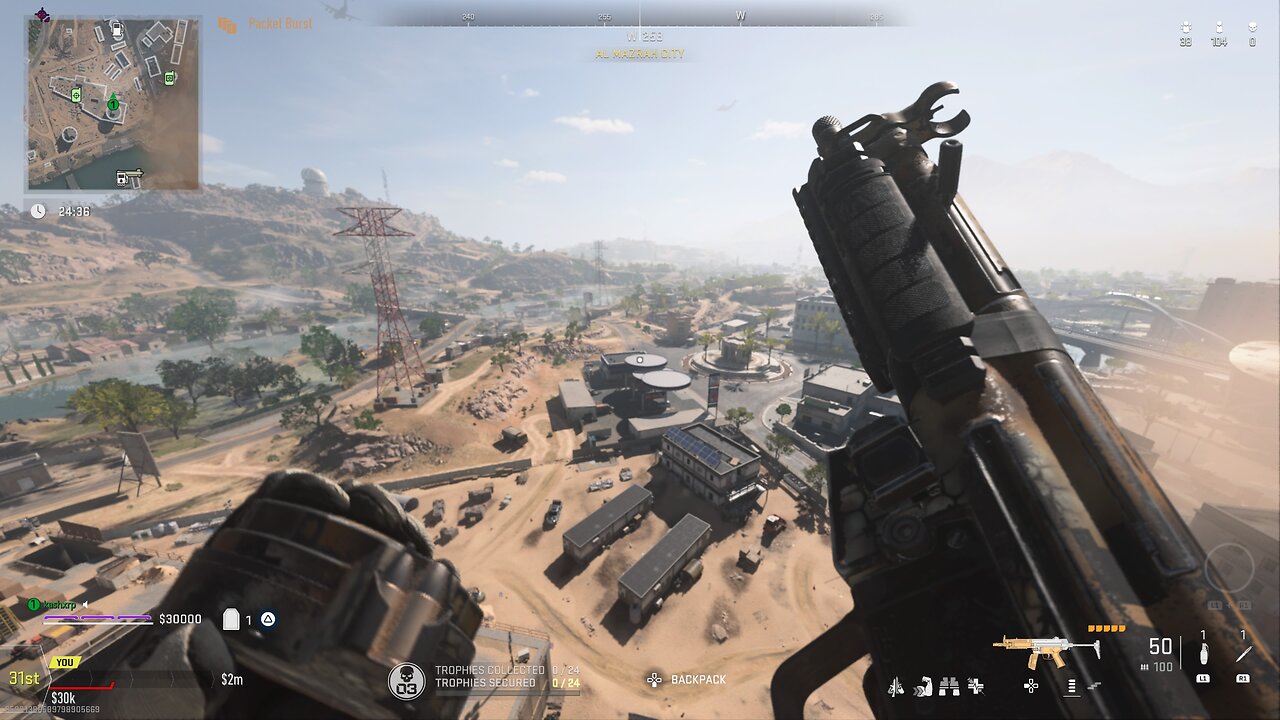The image size is (1280, 720).
Task: Toggle the L1 button prompt under the grenade
Action: [1203, 678]
